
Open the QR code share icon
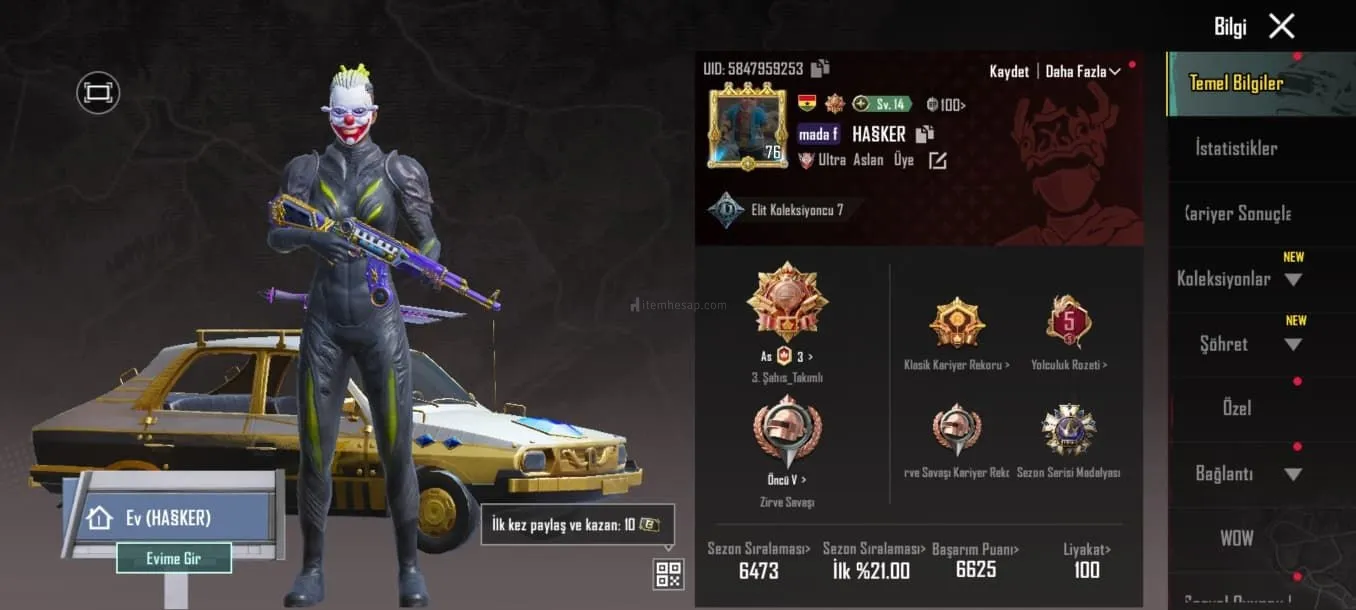click(668, 574)
